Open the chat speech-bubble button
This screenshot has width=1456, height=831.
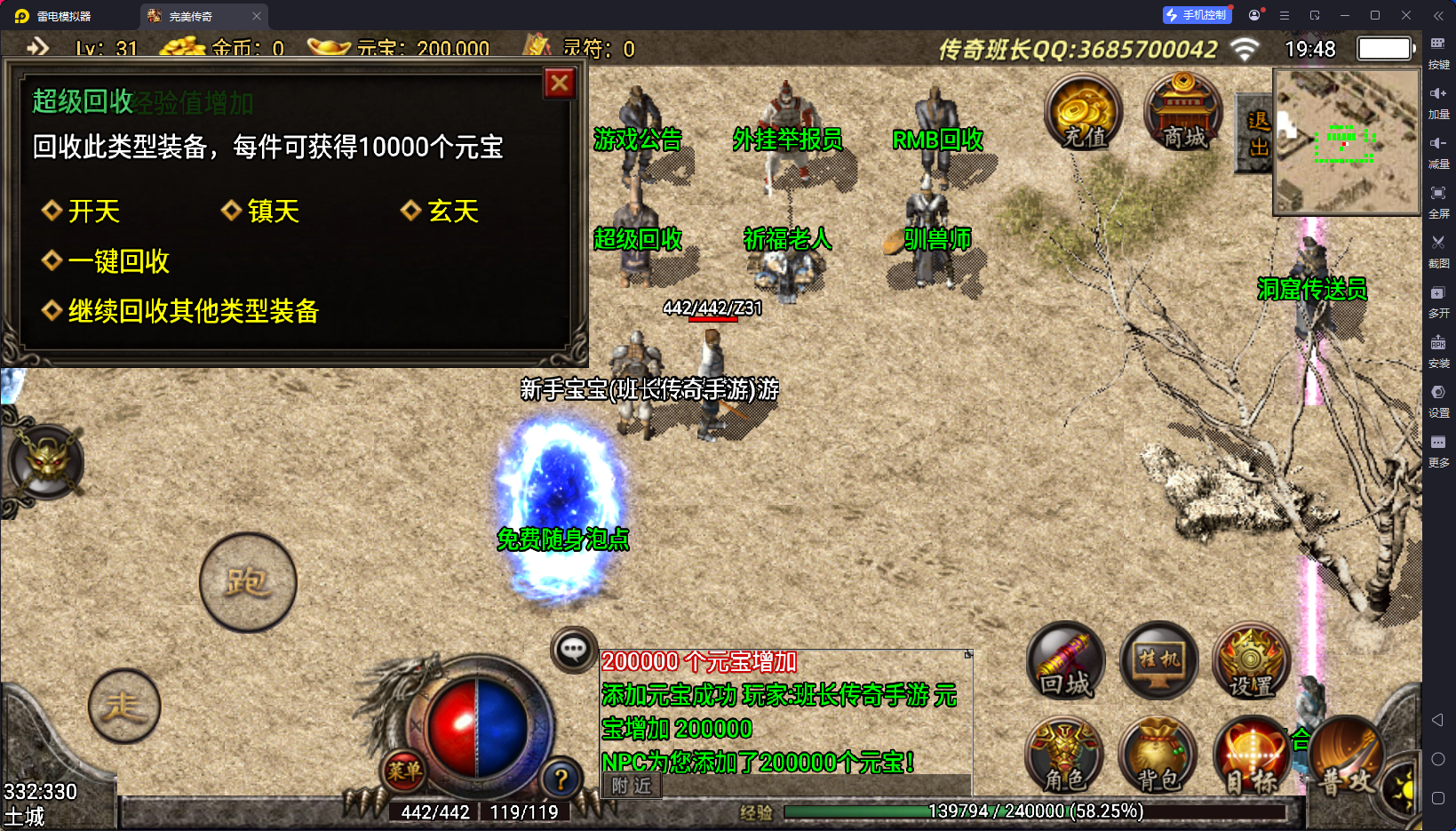(573, 650)
